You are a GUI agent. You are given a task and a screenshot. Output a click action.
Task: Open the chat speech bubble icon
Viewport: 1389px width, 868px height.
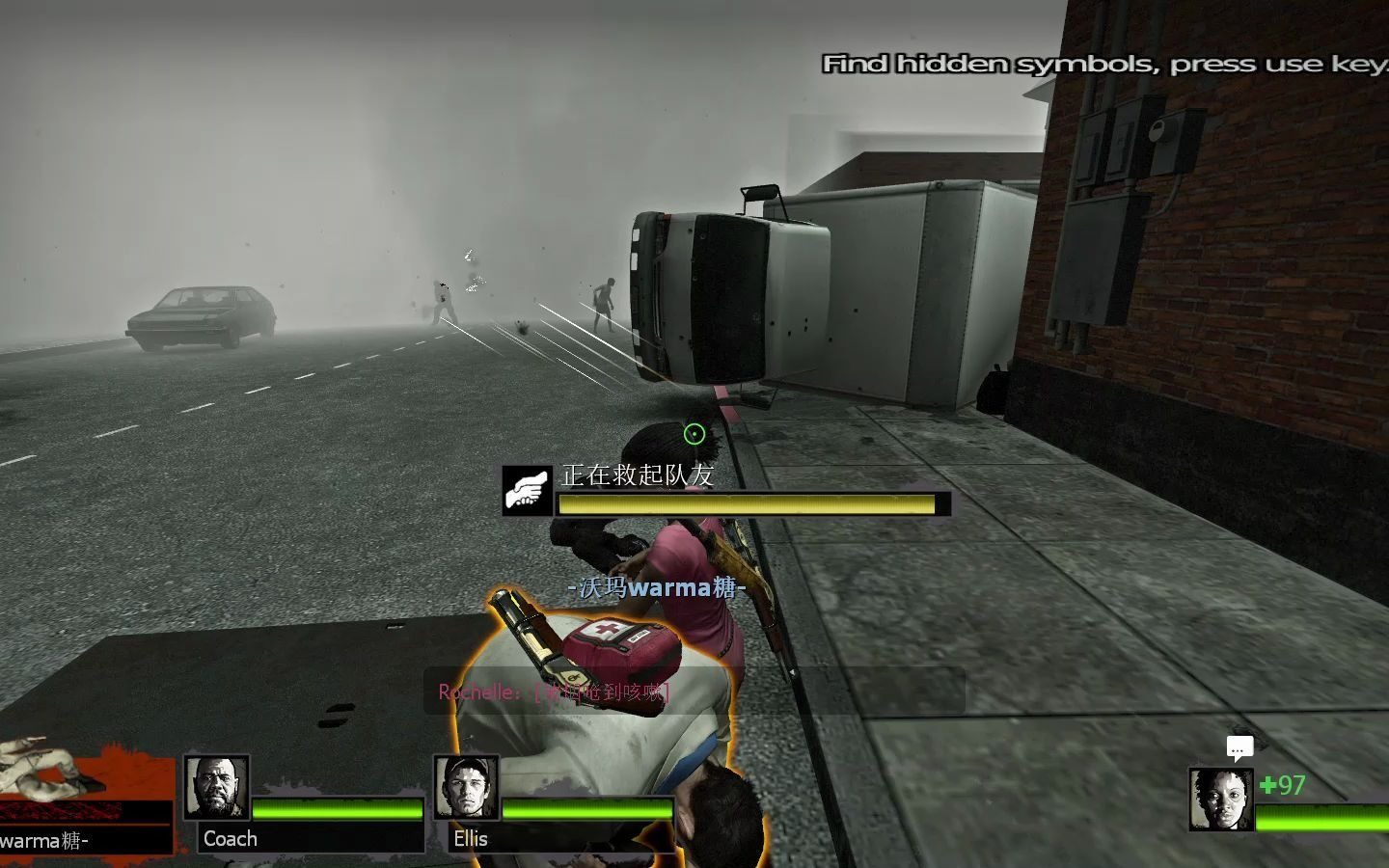[1239, 747]
